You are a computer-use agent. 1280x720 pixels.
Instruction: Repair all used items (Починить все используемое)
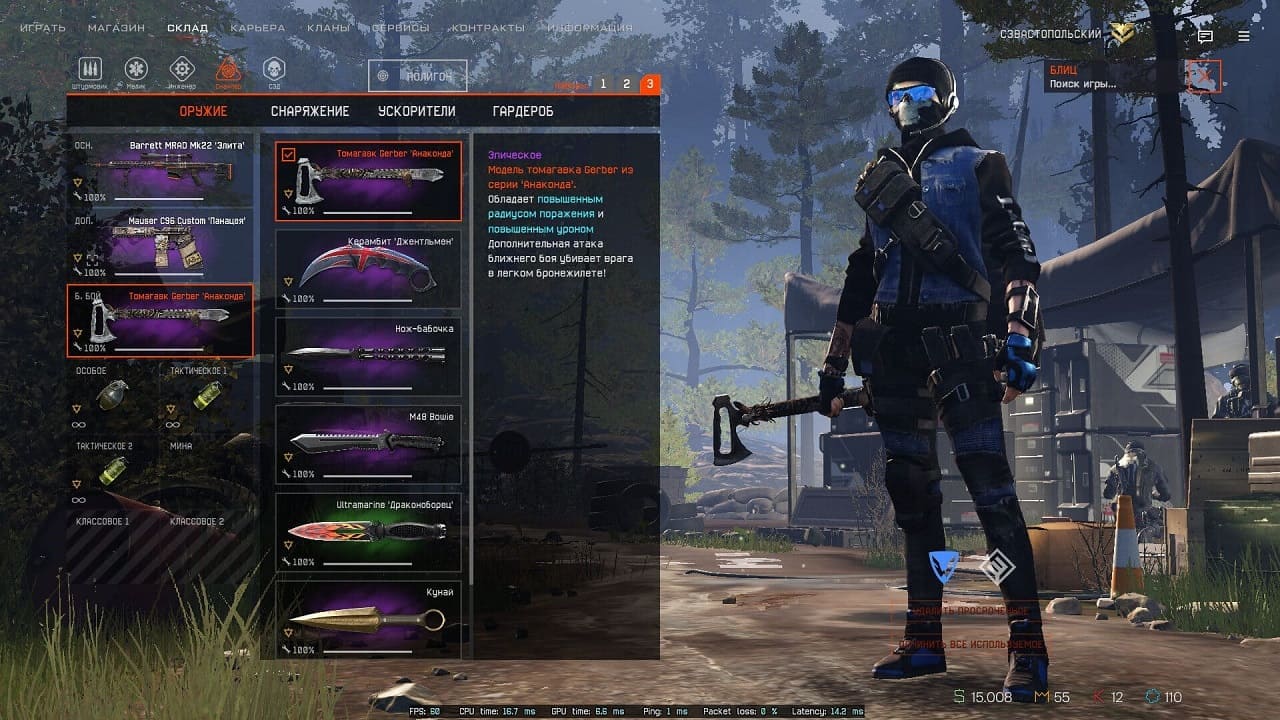(972, 645)
